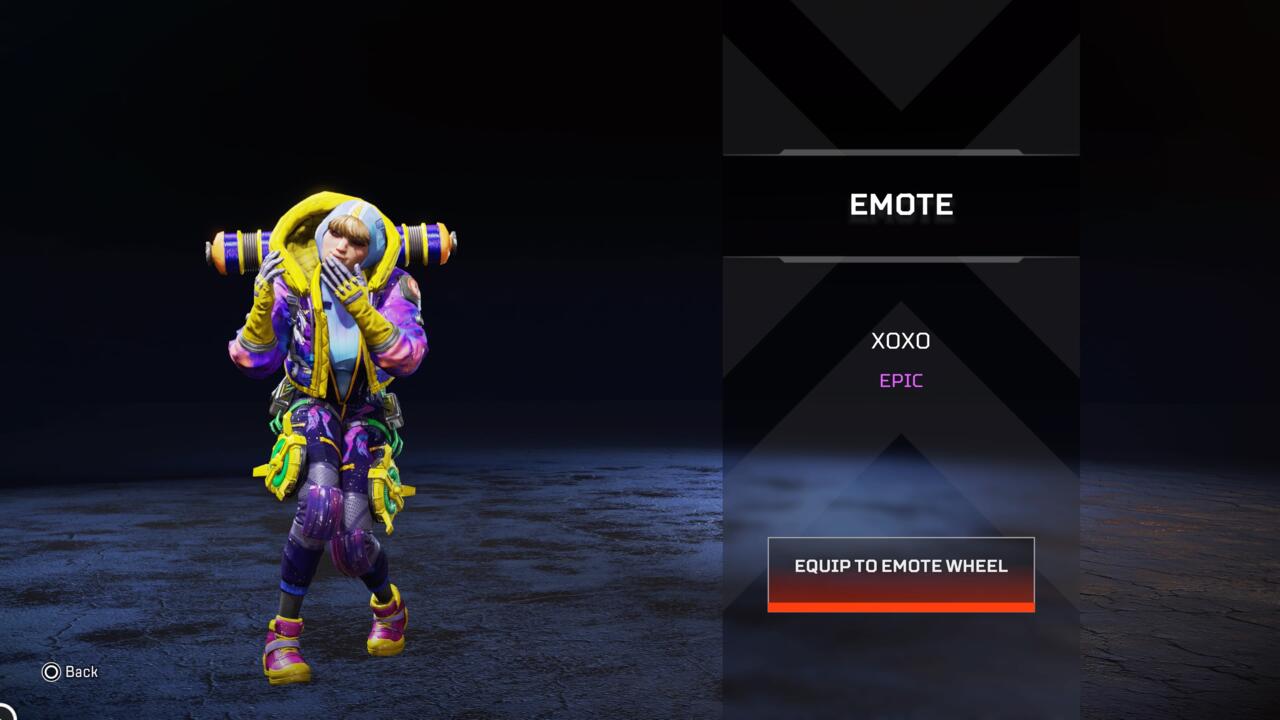This screenshot has height=720, width=1280.
Task: Equip XOXO emote to emote wheel
Action: click(x=900, y=572)
